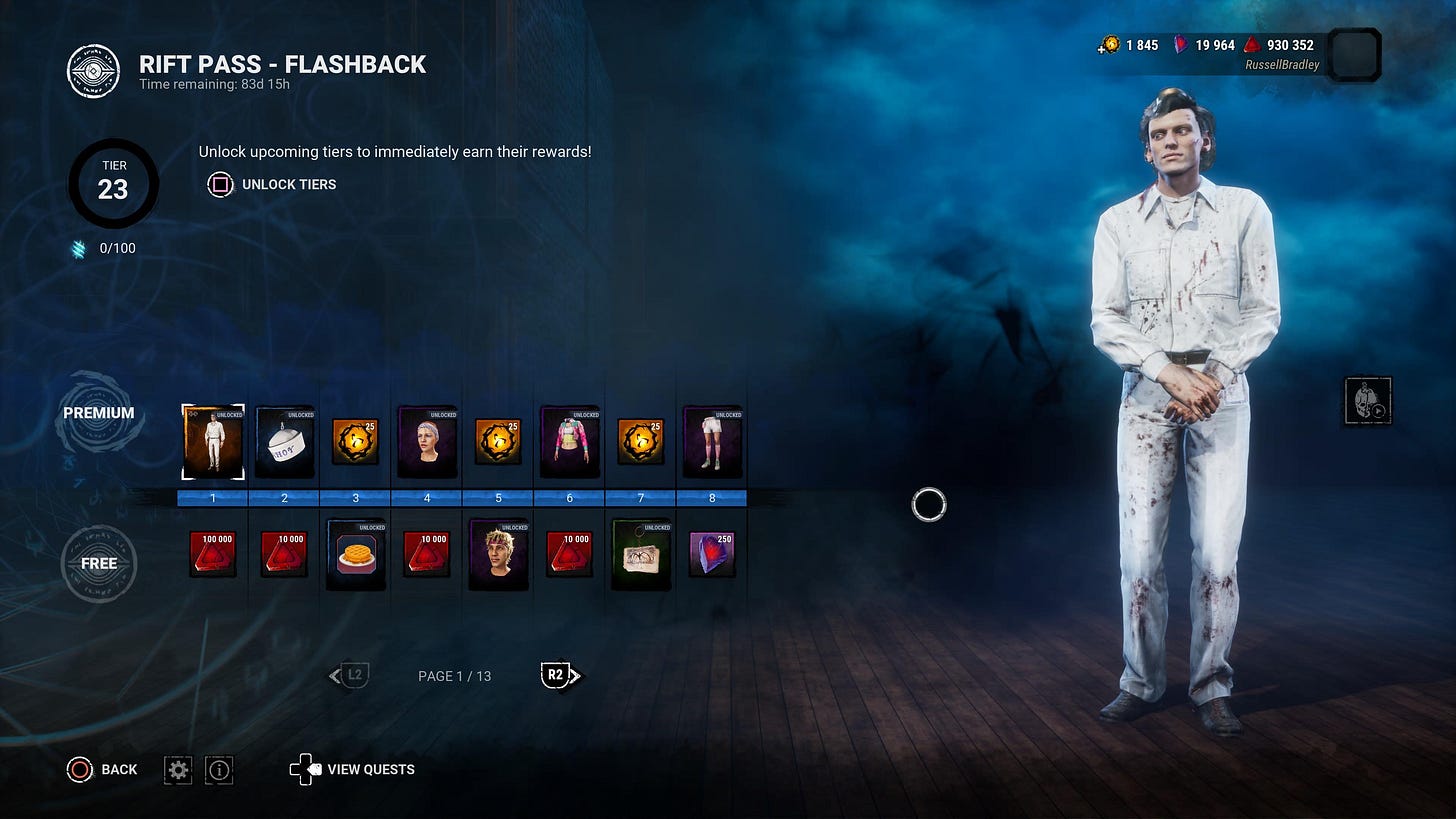
Task: Select the FREE track label
Action: (x=99, y=563)
